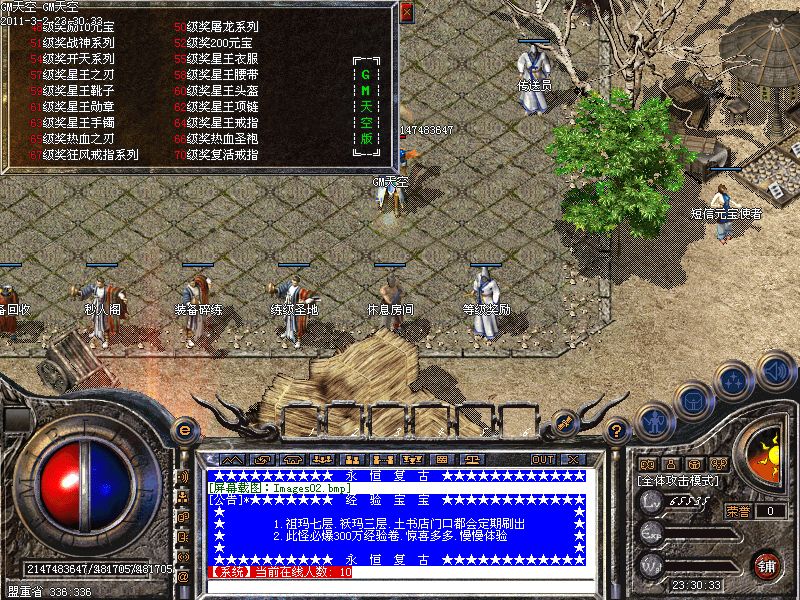The image size is (800, 600).
Task: Claim the 70级奖复活戒指 reward
Action: tap(221, 155)
